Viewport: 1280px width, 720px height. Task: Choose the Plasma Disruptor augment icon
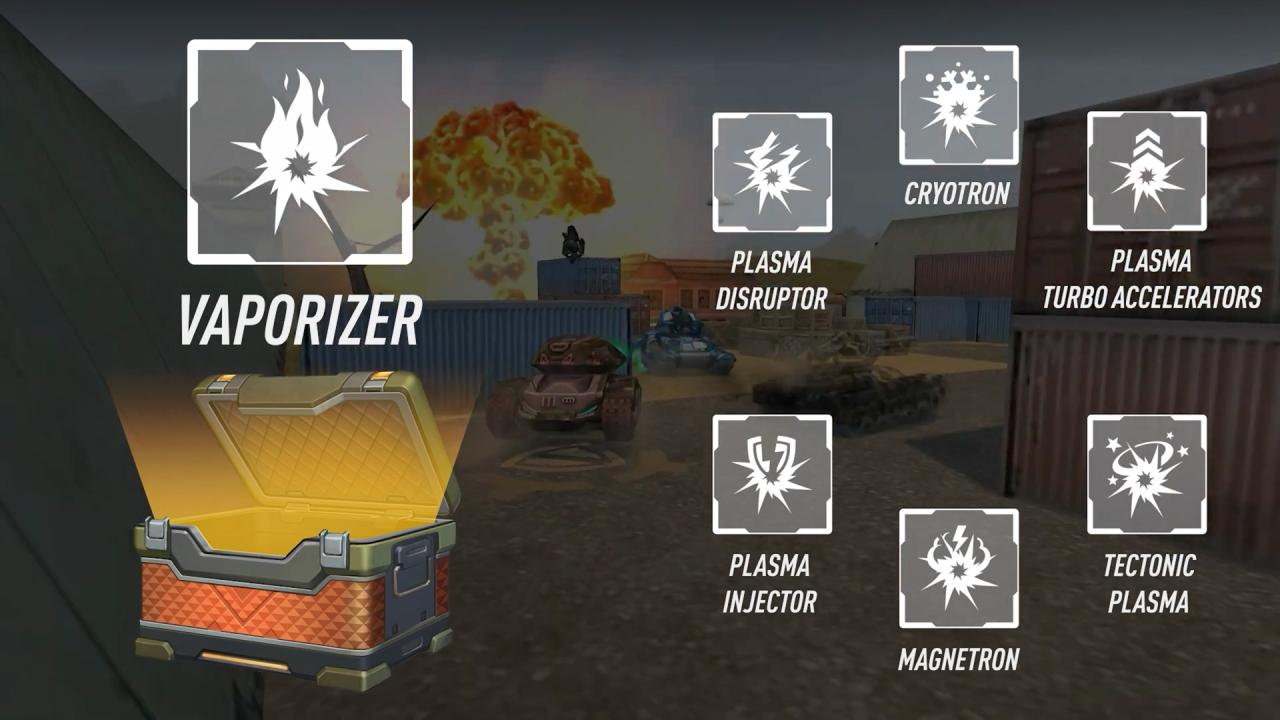772,173
